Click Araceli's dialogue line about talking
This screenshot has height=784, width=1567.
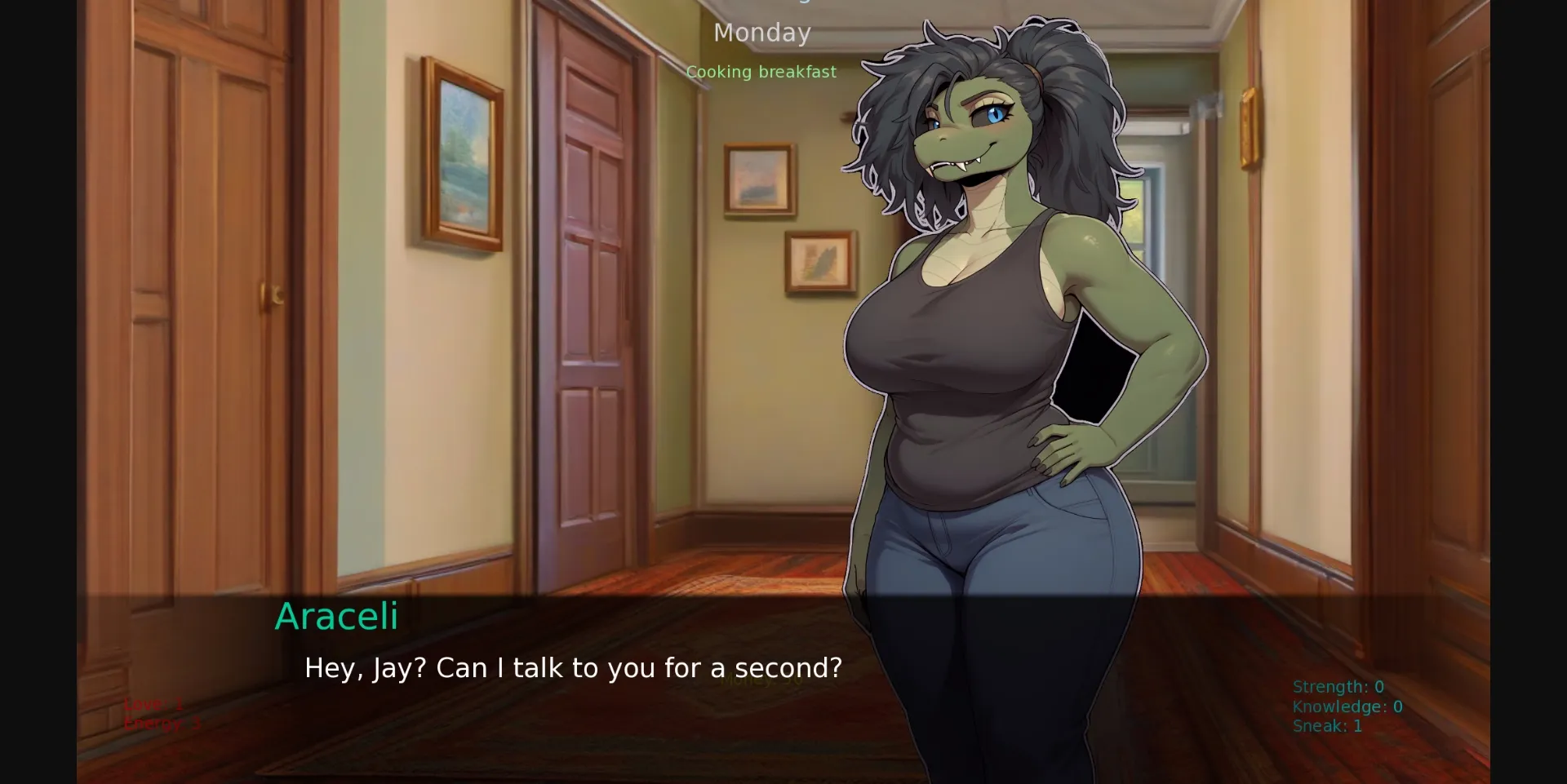tap(572, 667)
